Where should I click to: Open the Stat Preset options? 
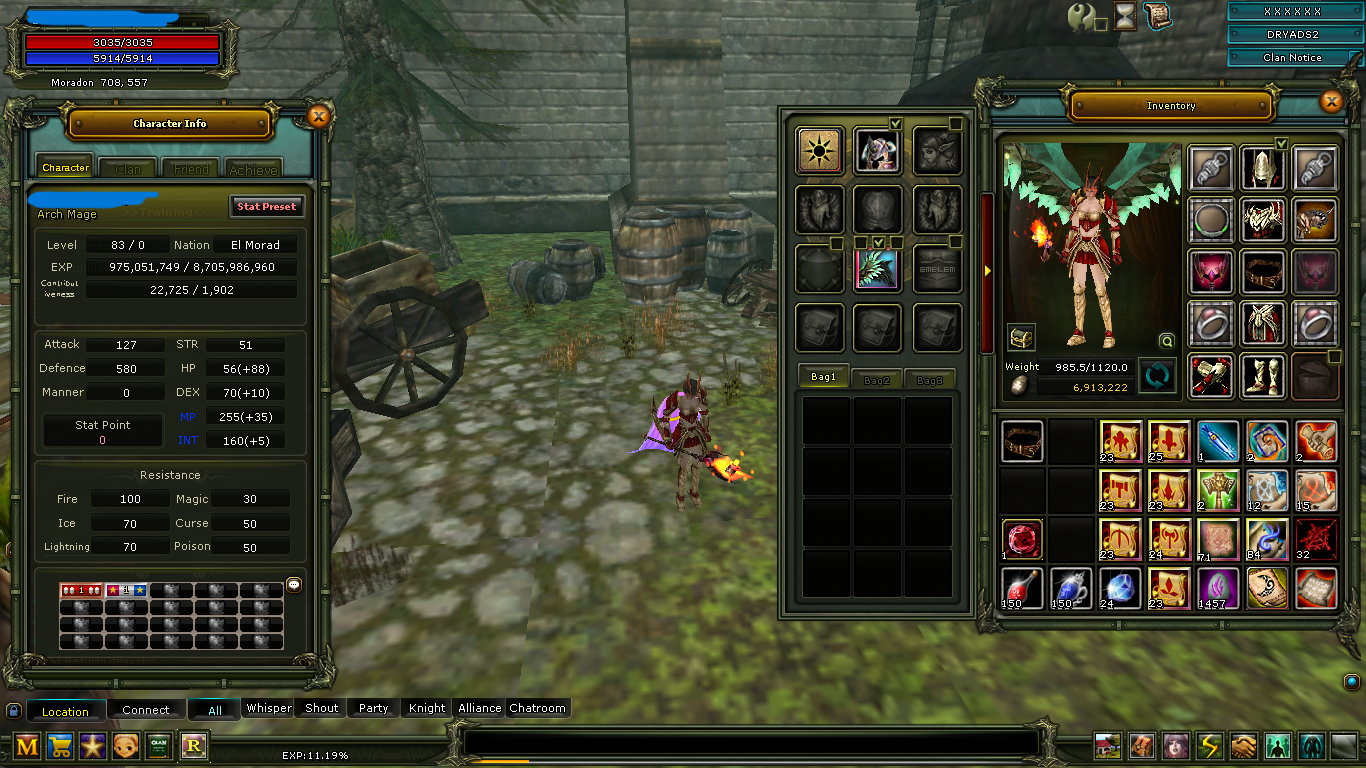coord(266,206)
